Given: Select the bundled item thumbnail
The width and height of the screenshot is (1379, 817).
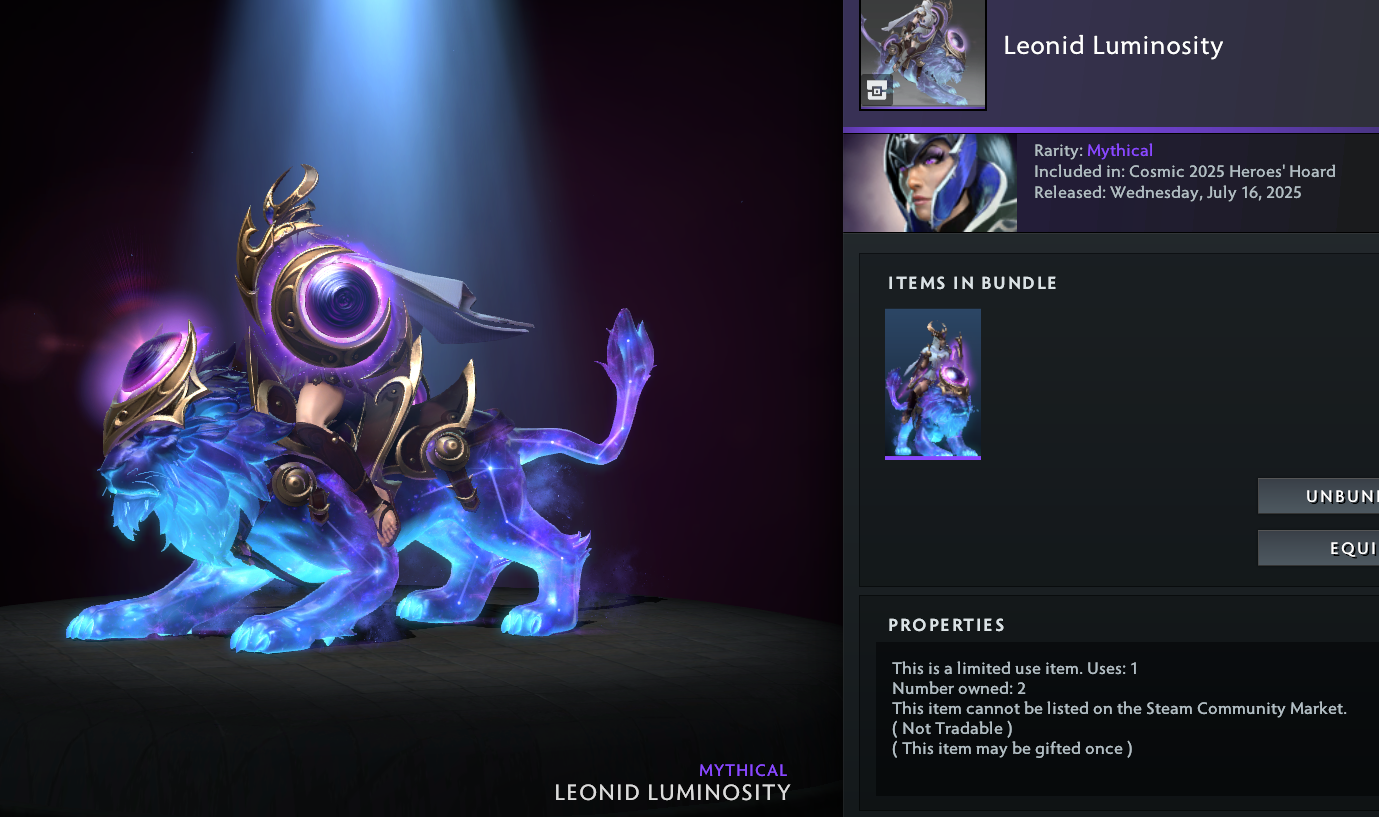Looking at the screenshot, I should coord(932,383).
